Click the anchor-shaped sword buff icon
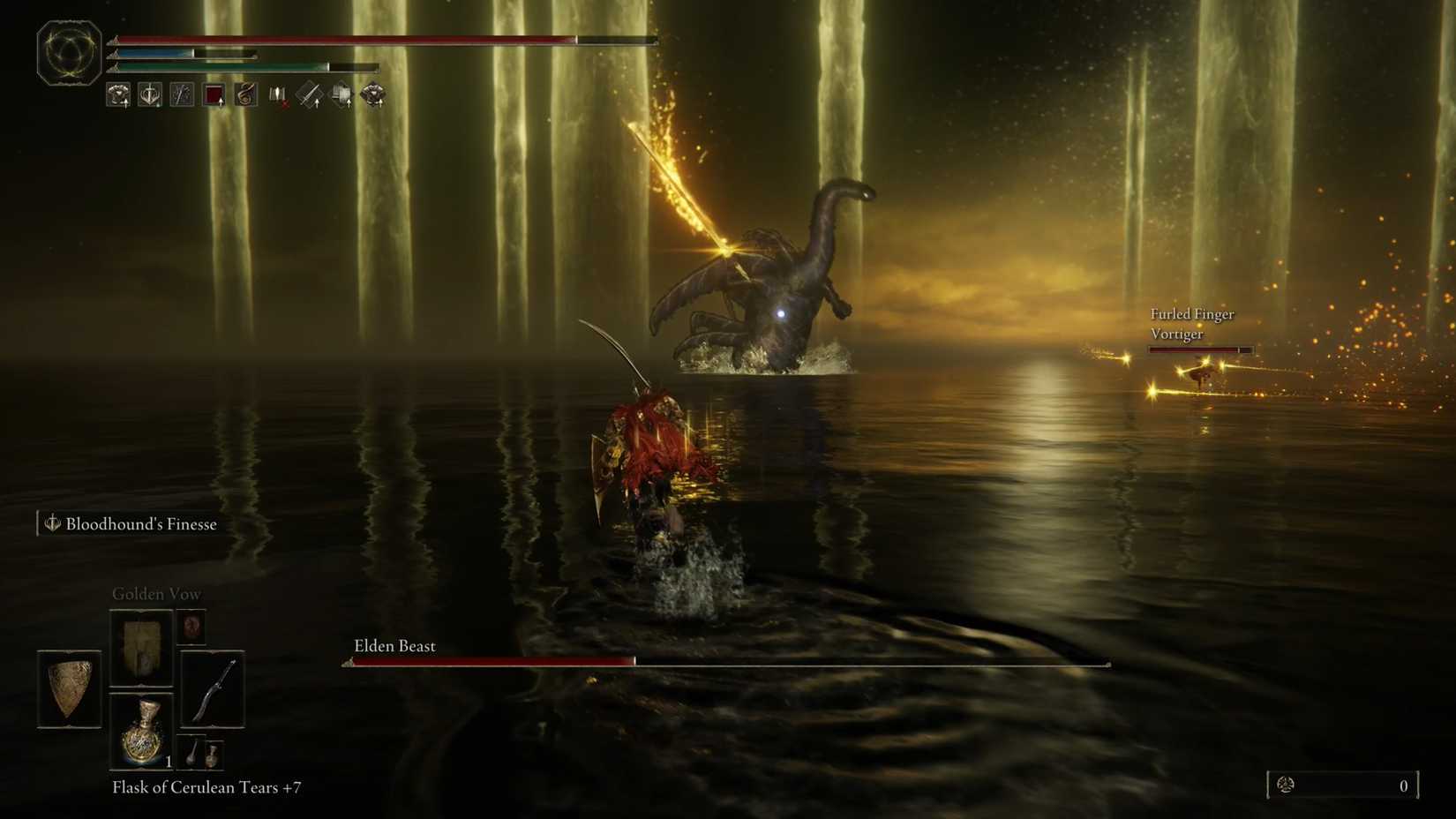Screen dimensions: 1456x819 click(x=150, y=94)
